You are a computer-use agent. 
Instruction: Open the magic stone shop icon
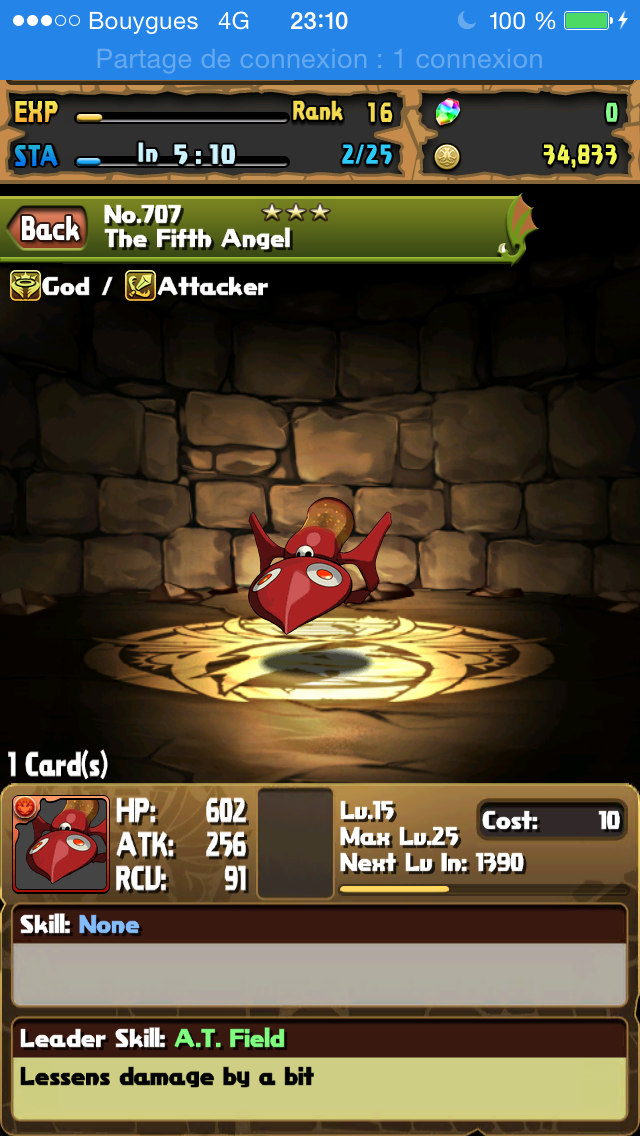click(x=447, y=113)
